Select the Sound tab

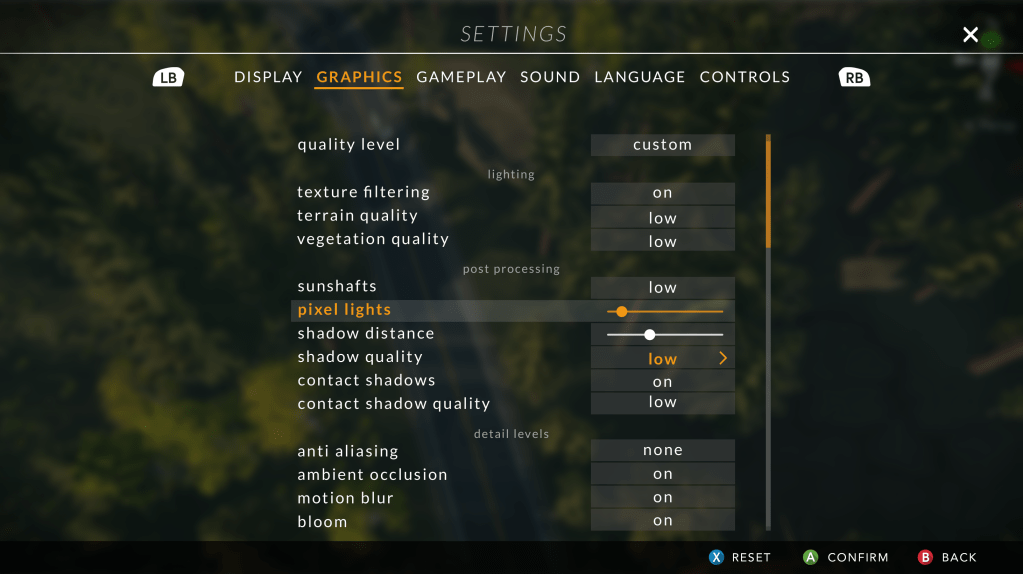[x=550, y=77]
